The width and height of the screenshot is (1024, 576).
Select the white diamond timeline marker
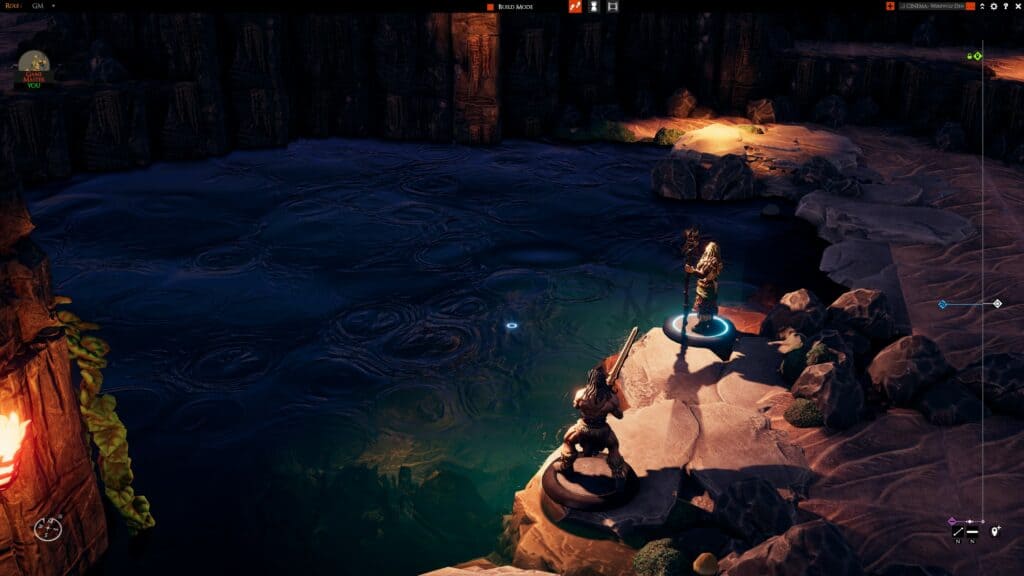click(997, 303)
